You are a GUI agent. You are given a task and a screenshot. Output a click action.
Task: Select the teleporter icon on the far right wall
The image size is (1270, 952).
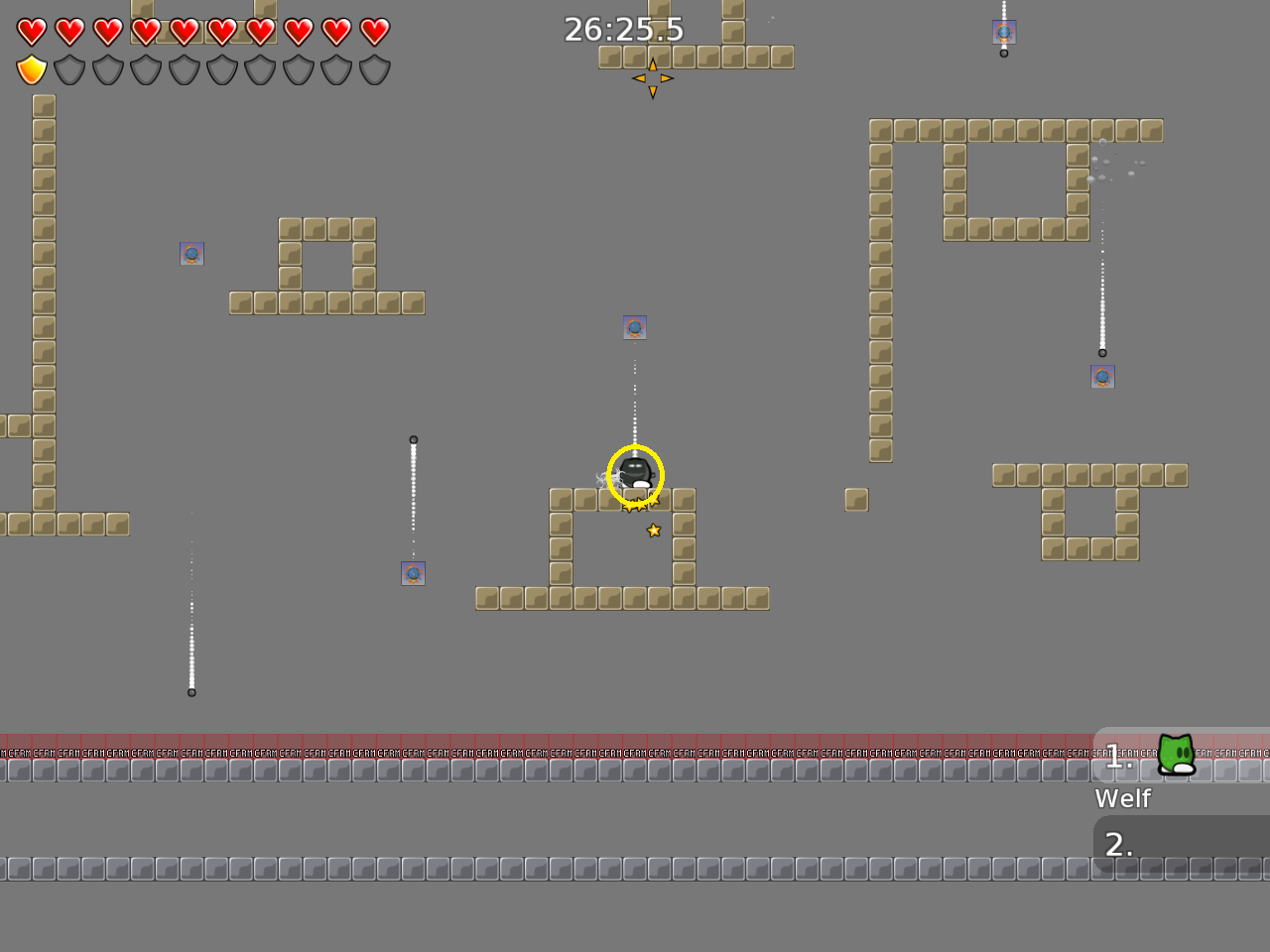(1103, 376)
